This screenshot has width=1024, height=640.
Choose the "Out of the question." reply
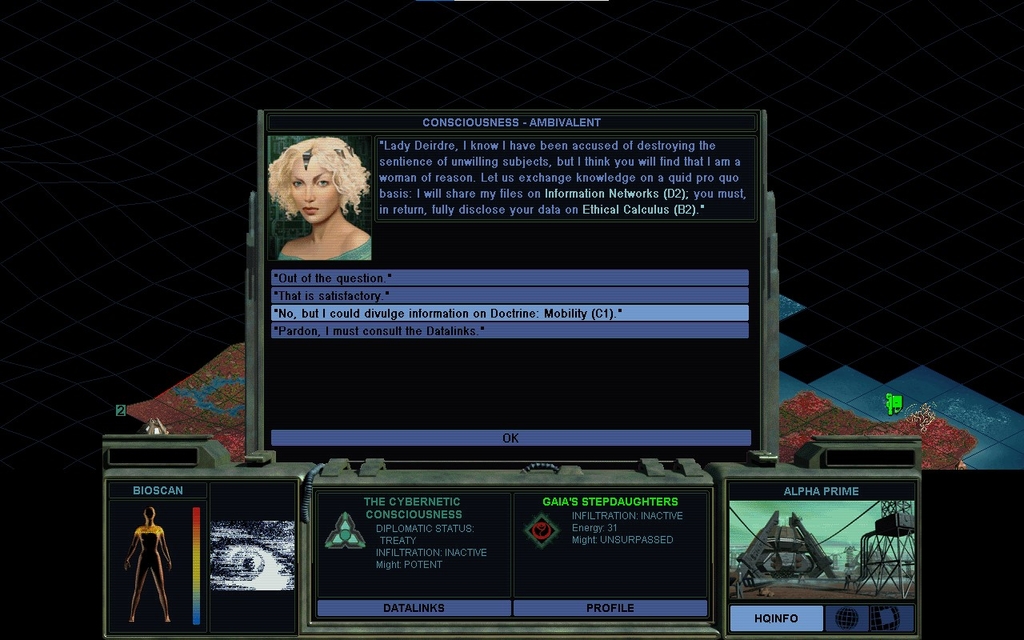coord(509,278)
